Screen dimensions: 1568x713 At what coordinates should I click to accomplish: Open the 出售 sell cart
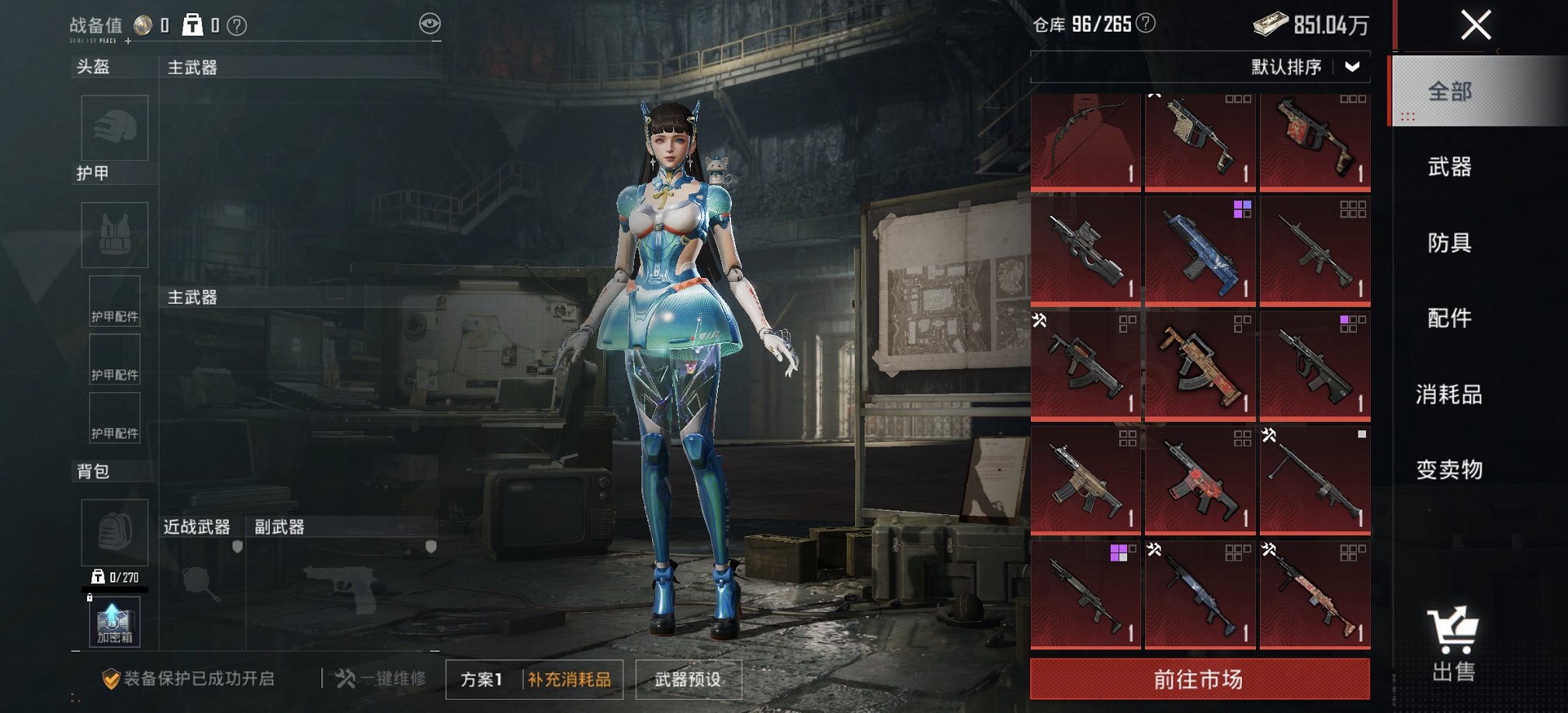coord(1452,645)
